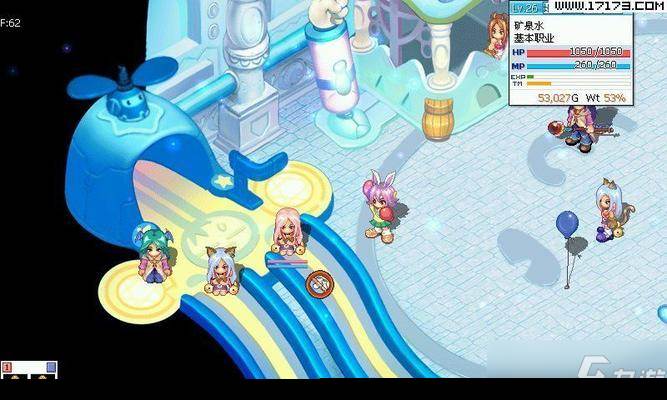667x400 pixels.
Task: Click the blue square button on the hotbar
Action: [x=51, y=368]
